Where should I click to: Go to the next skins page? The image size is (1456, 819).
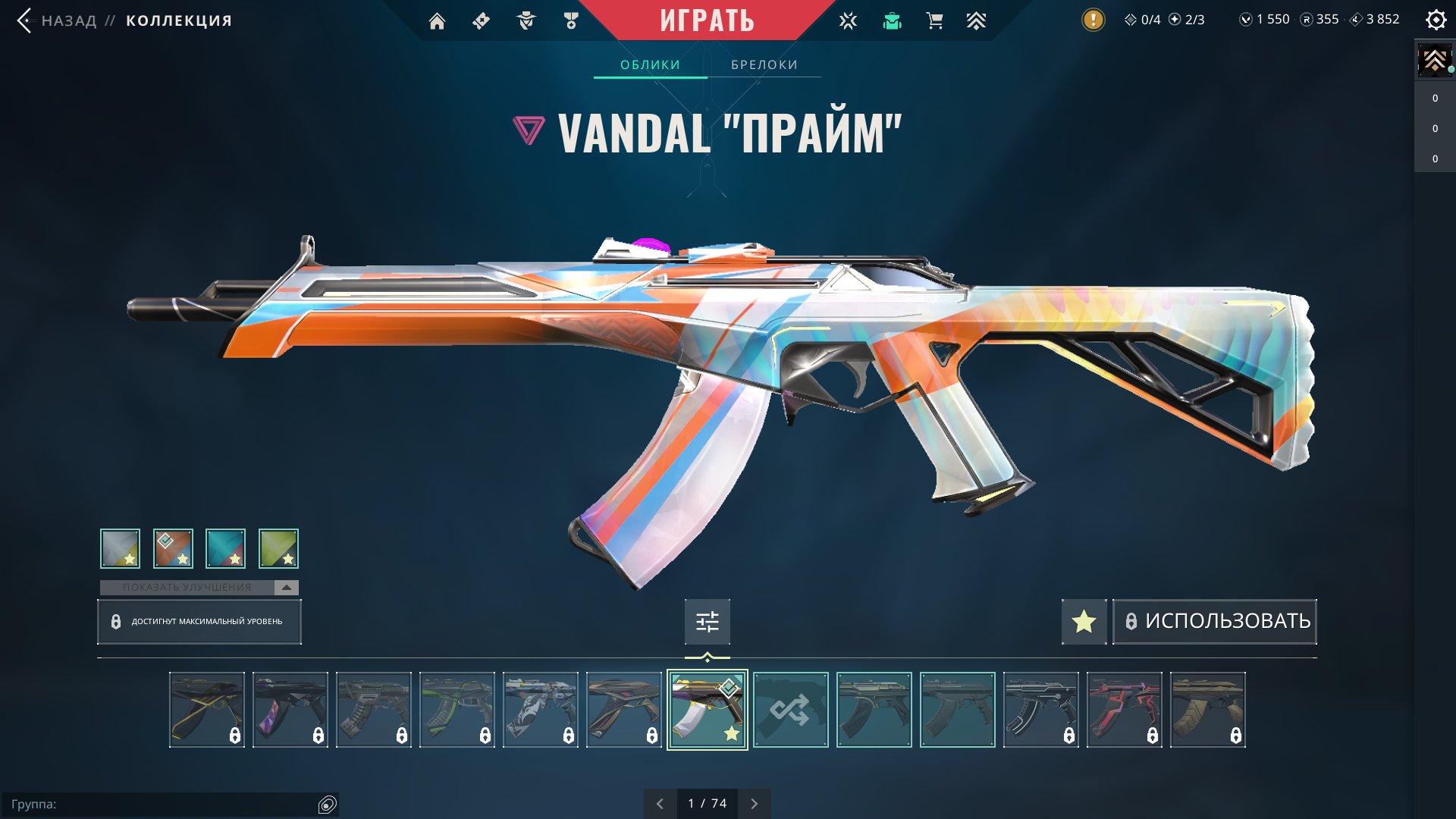(754, 804)
